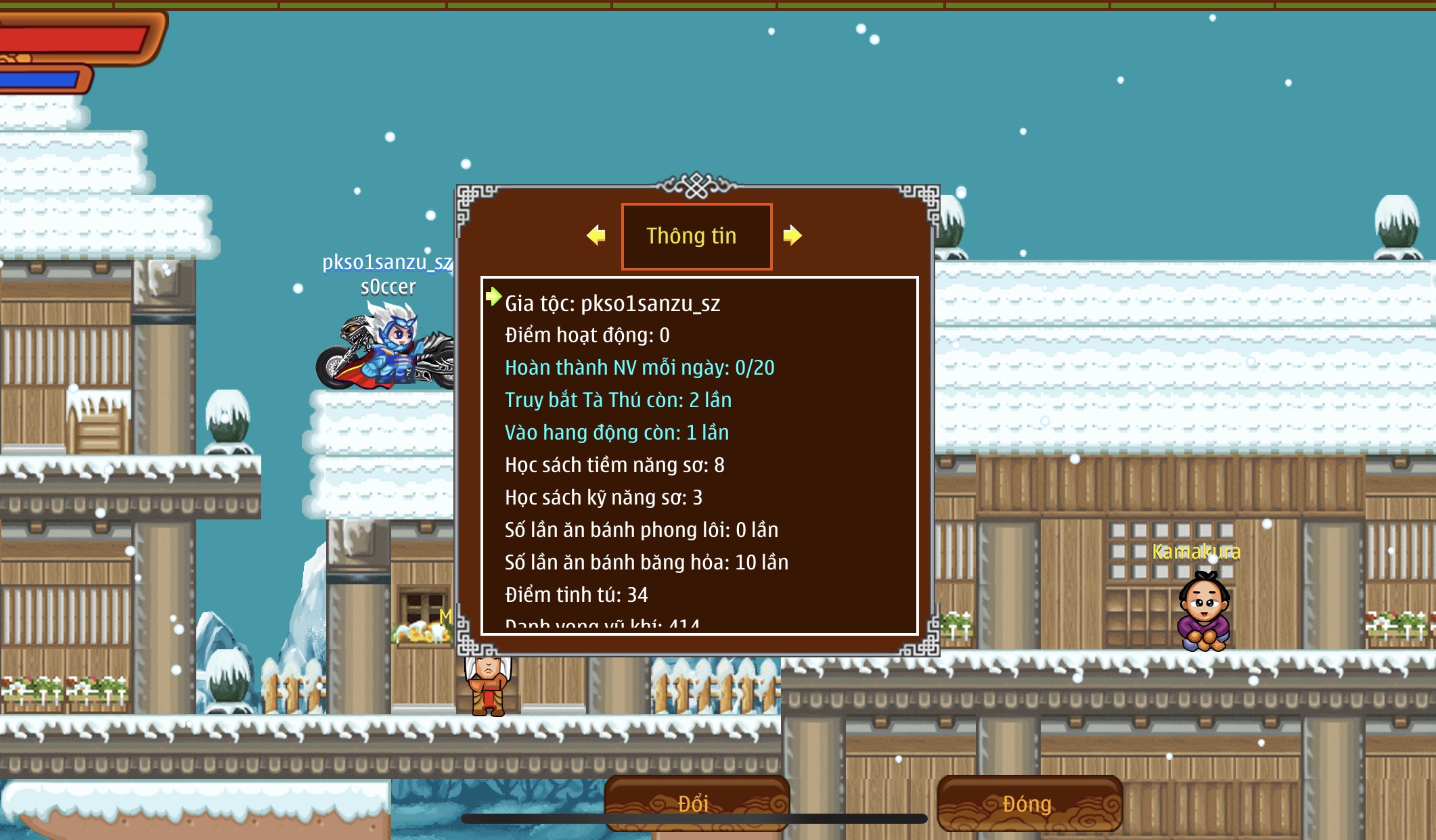
Task: Select the Gia tộc pkso1sanzu_sz row
Action: [612, 304]
